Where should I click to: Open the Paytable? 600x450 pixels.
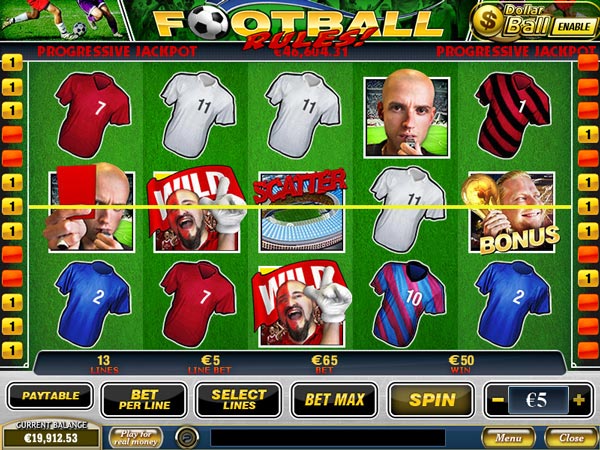[50, 396]
